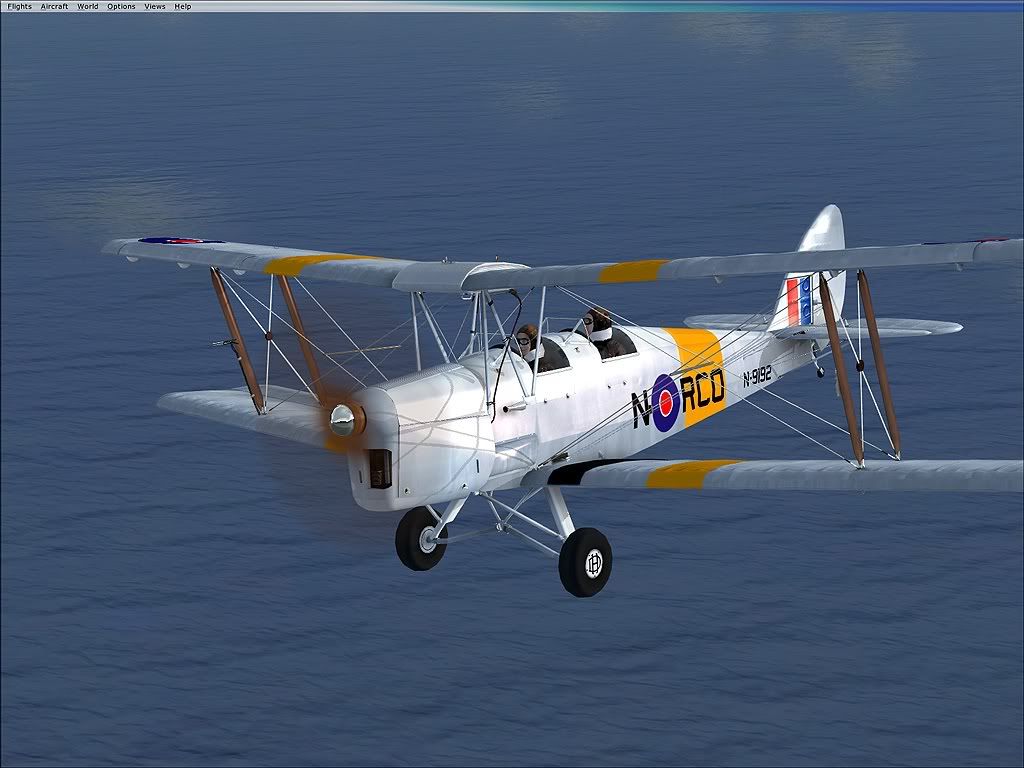Open the Aircraft menu
This screenshot has width=1024, height=768.
click(54, 6)
